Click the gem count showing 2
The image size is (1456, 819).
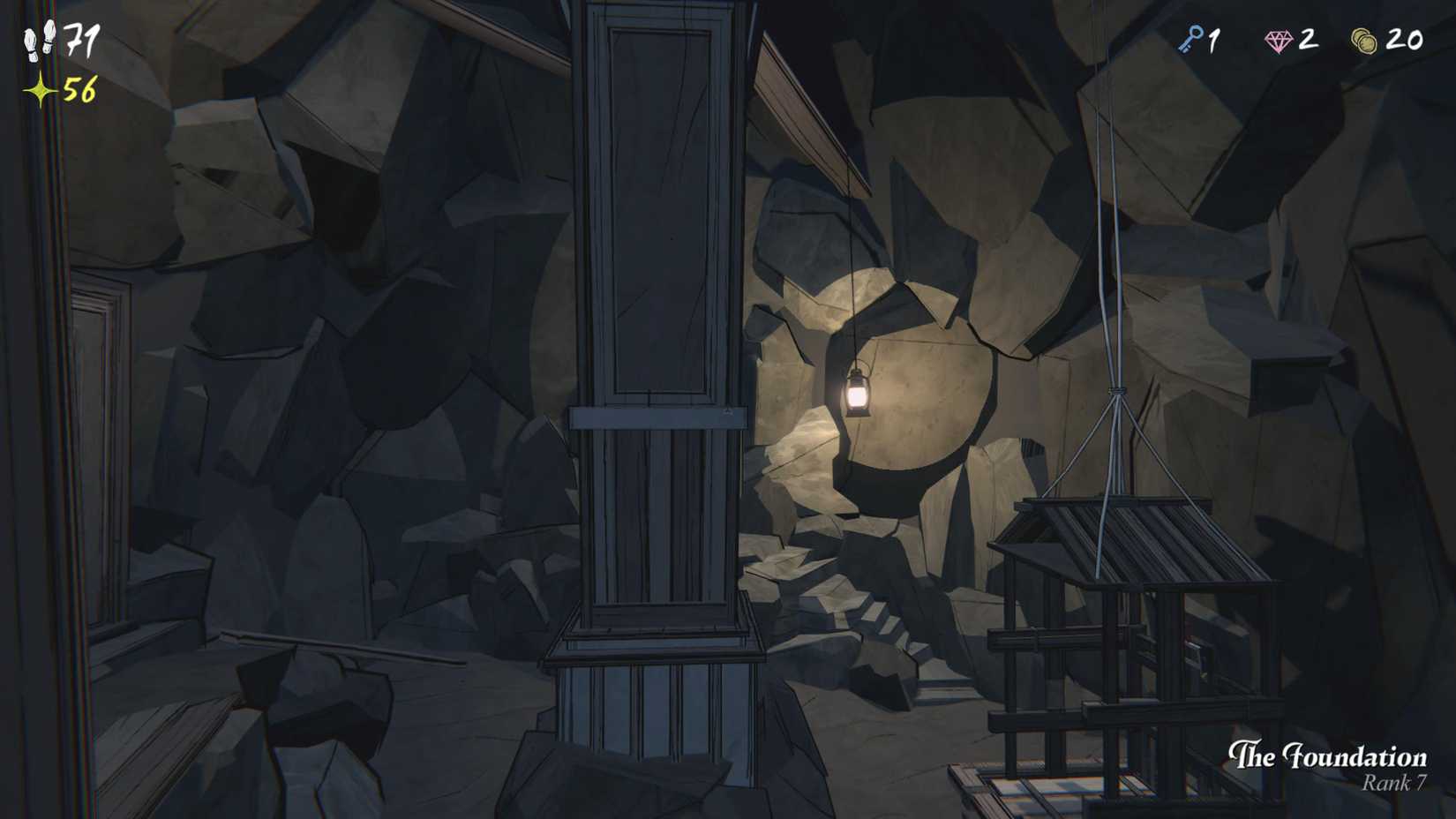tap(1308, 40)
